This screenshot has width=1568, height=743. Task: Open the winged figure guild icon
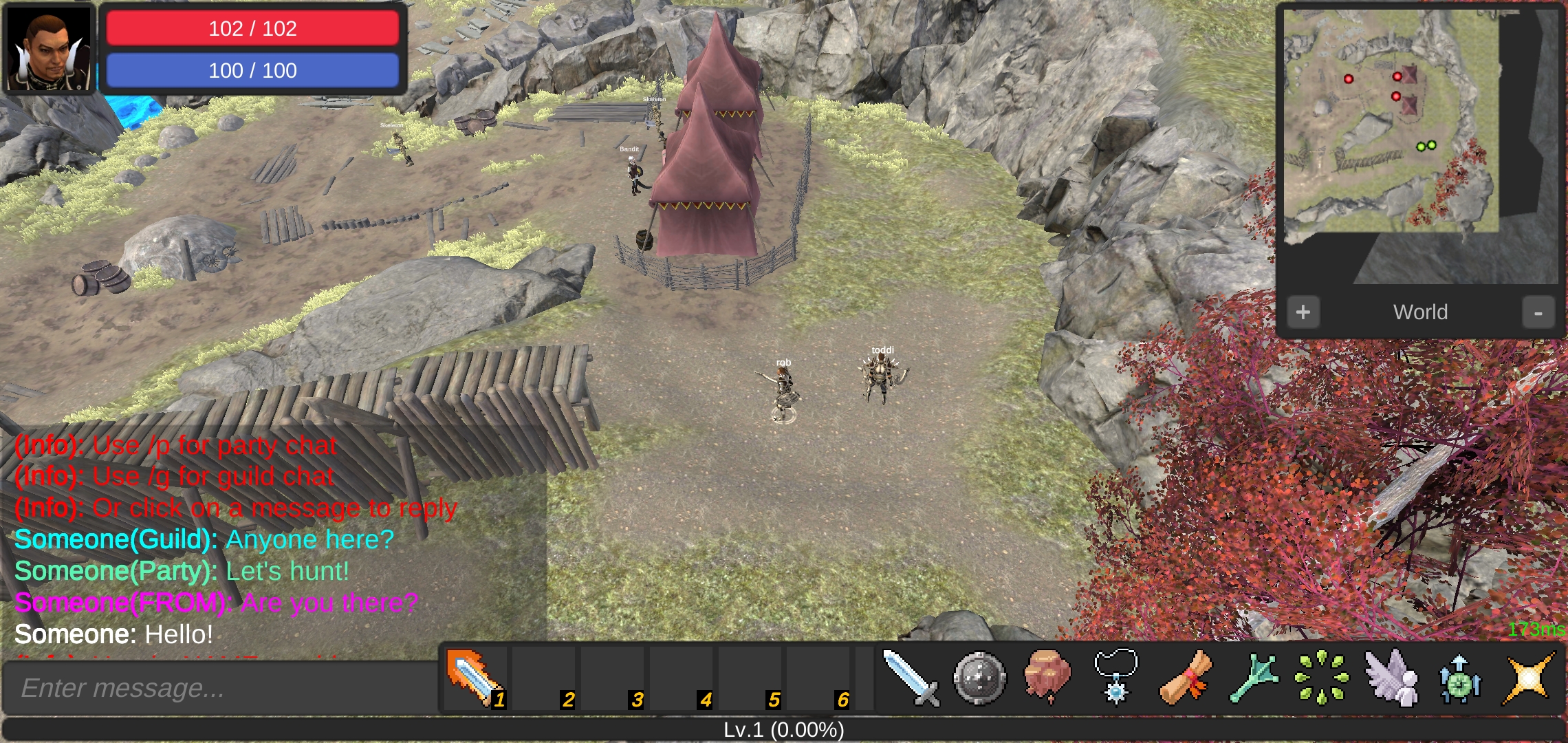[1391, 679]
